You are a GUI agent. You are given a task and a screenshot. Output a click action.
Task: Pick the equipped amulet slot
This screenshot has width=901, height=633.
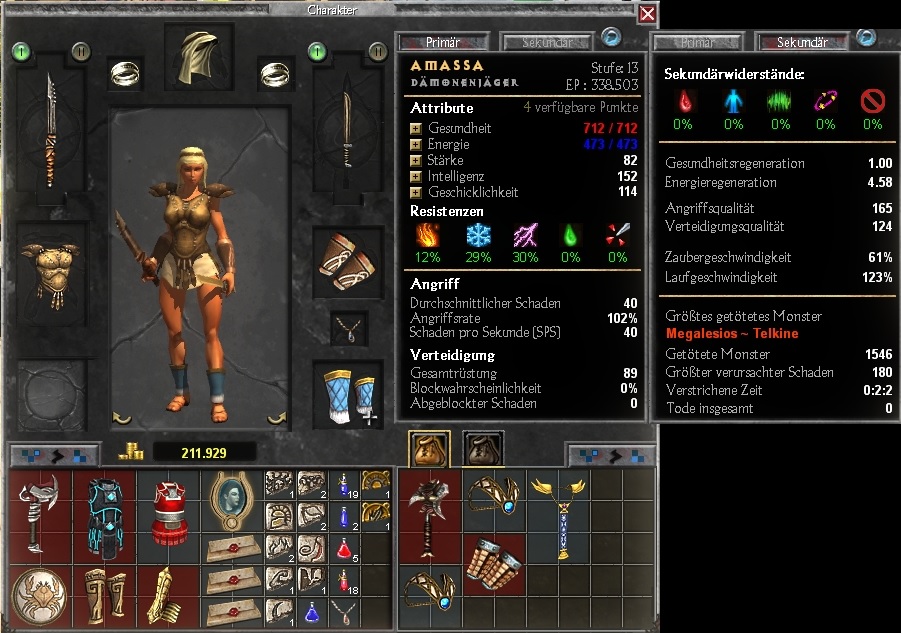[x=348, y=327]
